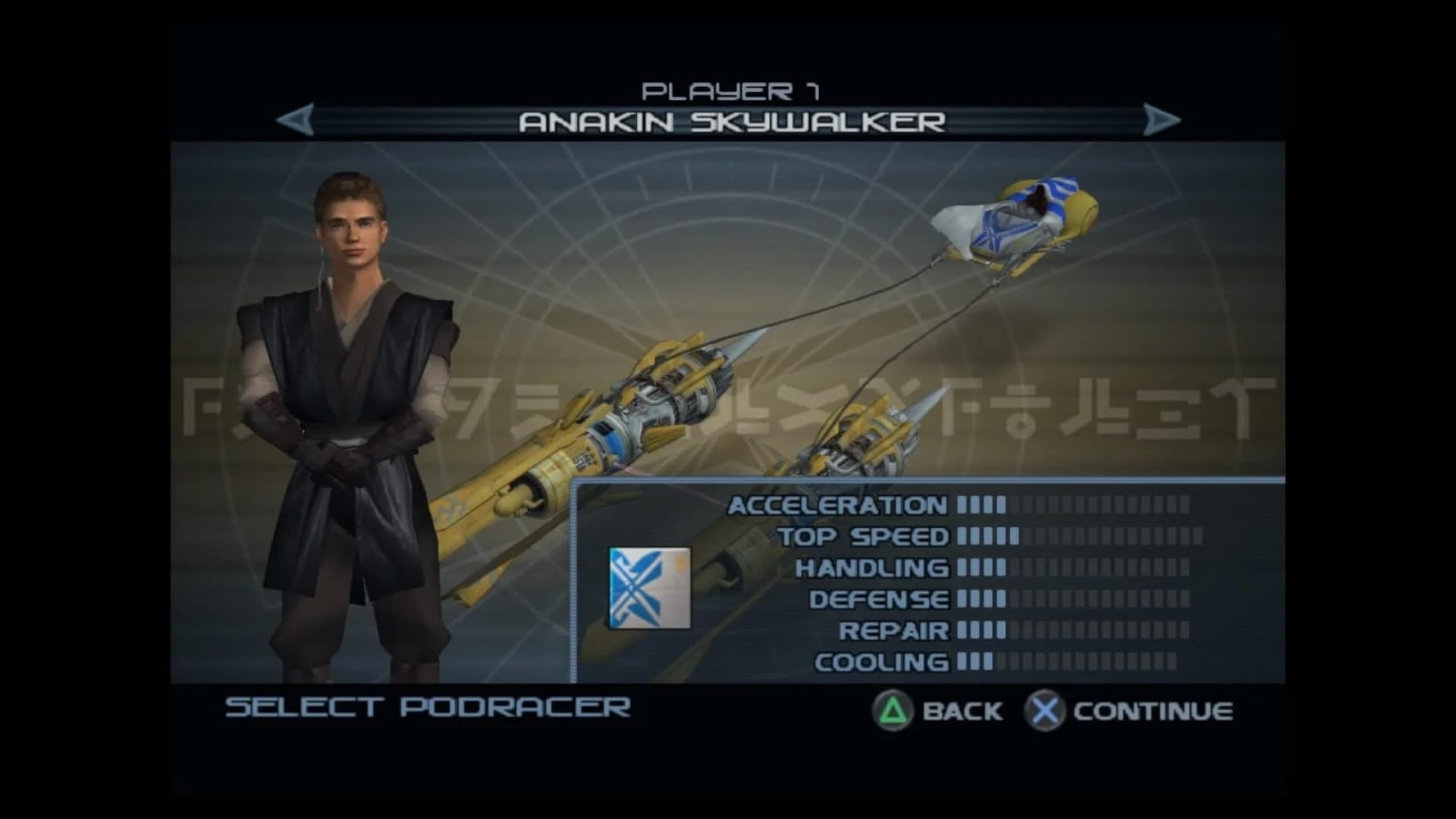Click the SELECT PODRACER label
The width and height of the screenshot is (1456, 819).
(x=425, y=708)
